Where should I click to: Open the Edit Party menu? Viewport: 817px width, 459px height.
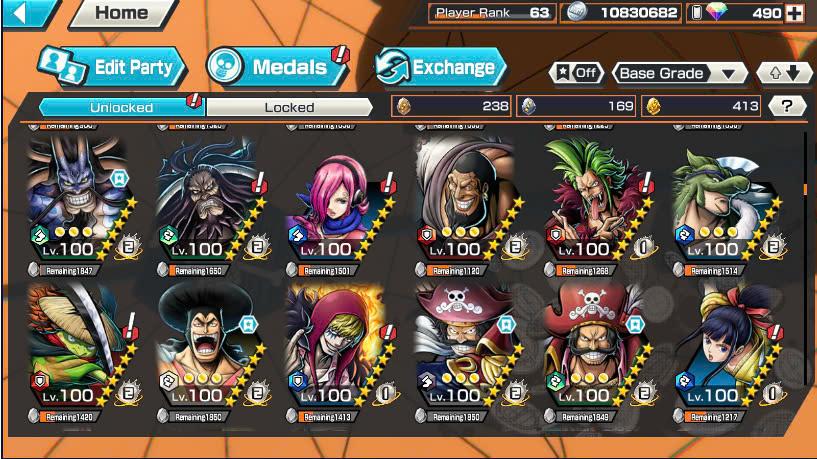coord(112,67)
